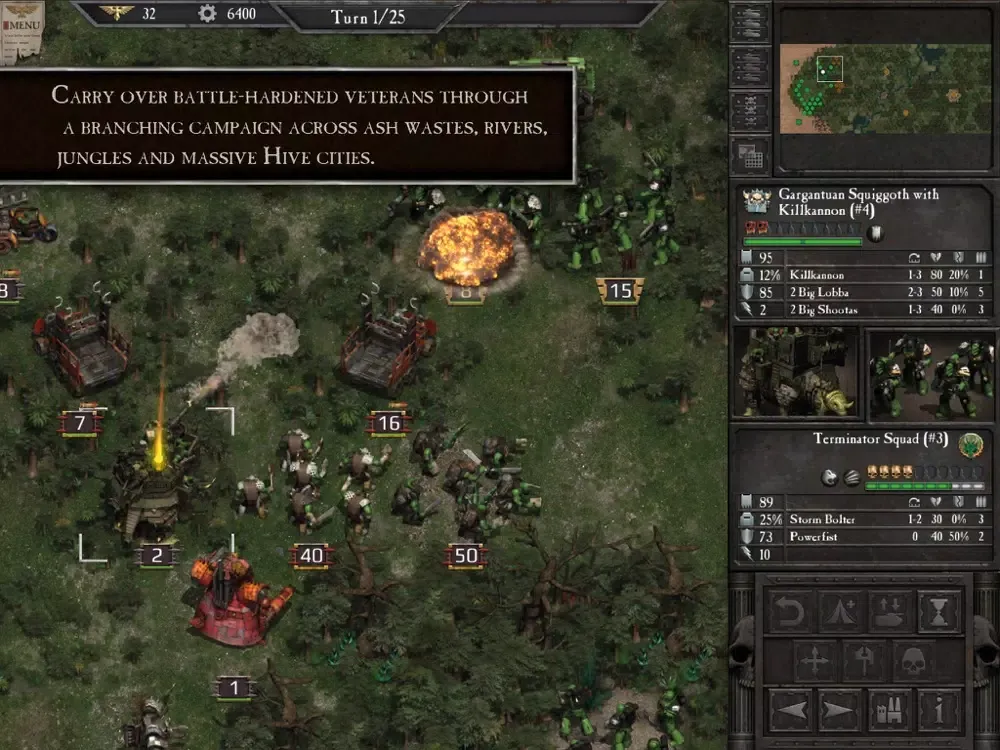Select the Gargantuan Squiggoth portrait thumbnail
Image resolution: width=1000 pixels, height=750 pixels.
pyautogui.click(x=796, y=373)
